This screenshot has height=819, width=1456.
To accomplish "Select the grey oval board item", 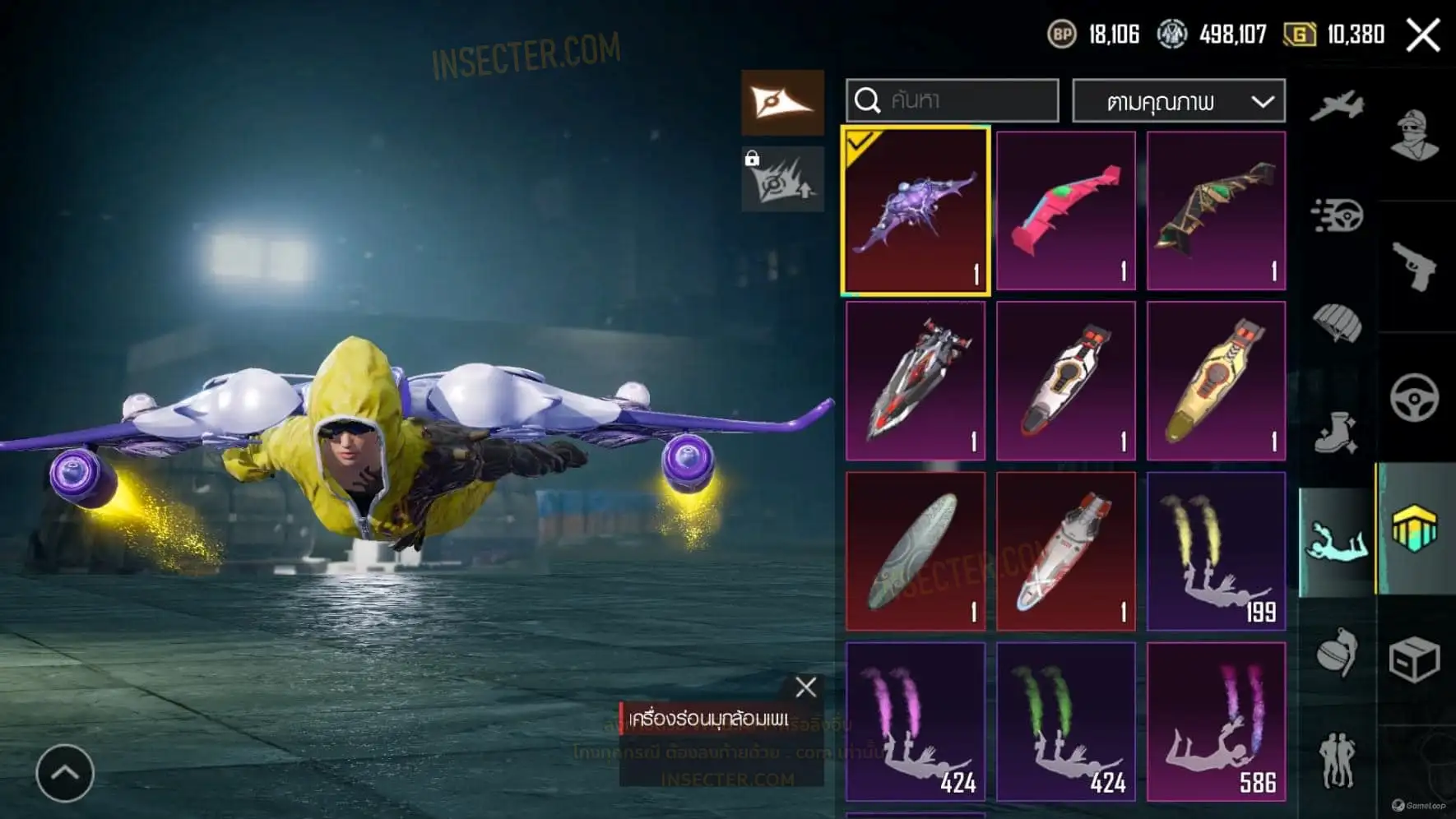I will pos(916,551).
